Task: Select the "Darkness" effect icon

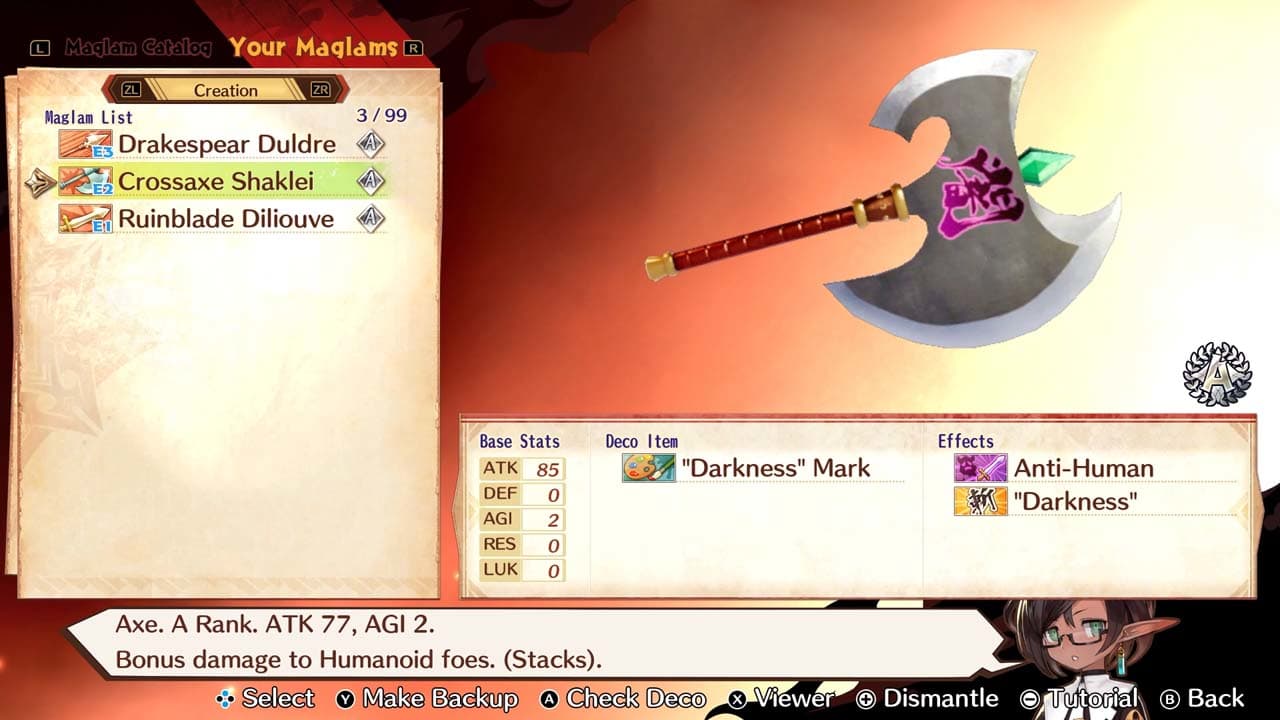Action: (975, 501)
